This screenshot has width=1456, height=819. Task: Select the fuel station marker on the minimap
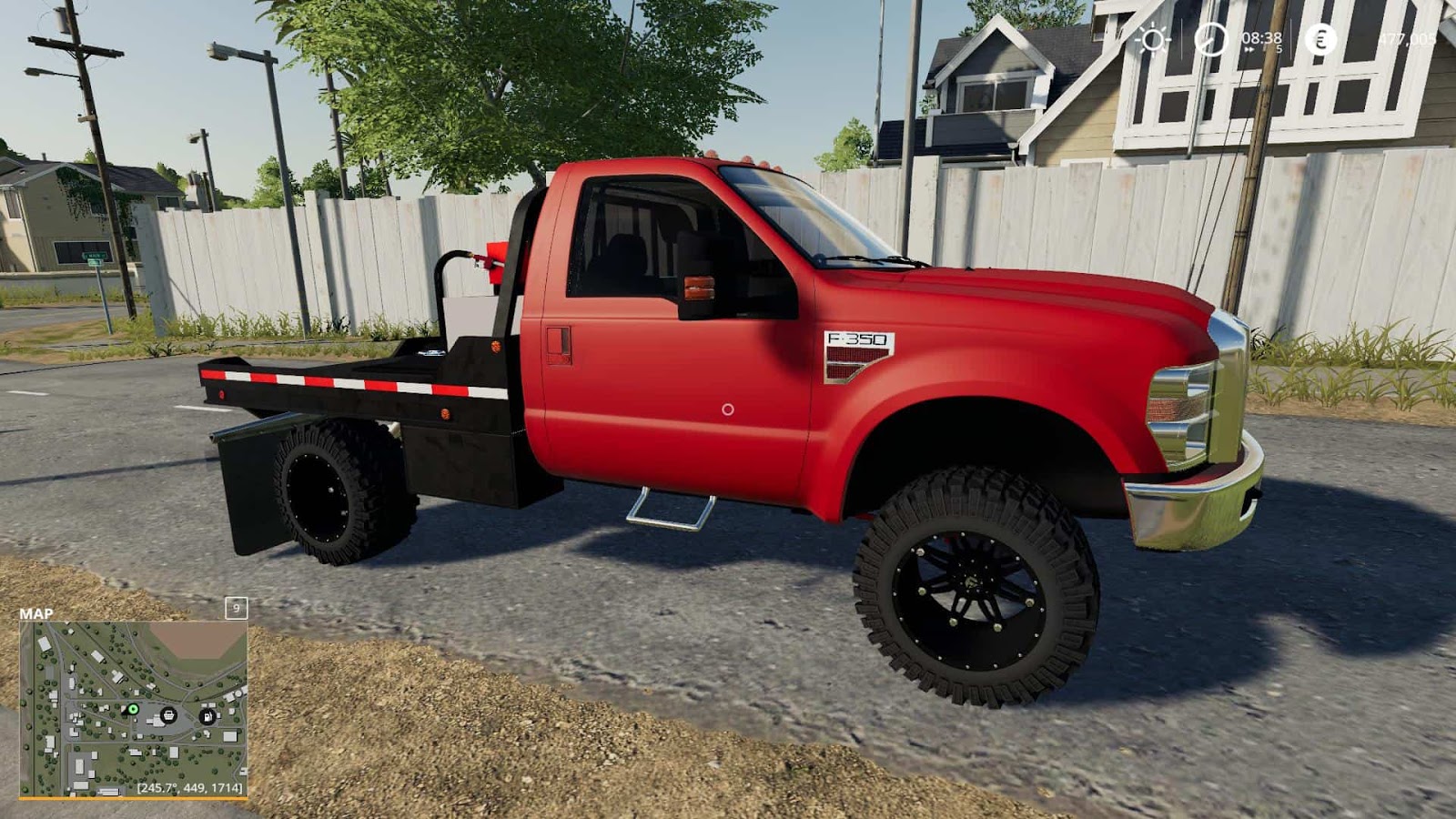click(207, 716)
